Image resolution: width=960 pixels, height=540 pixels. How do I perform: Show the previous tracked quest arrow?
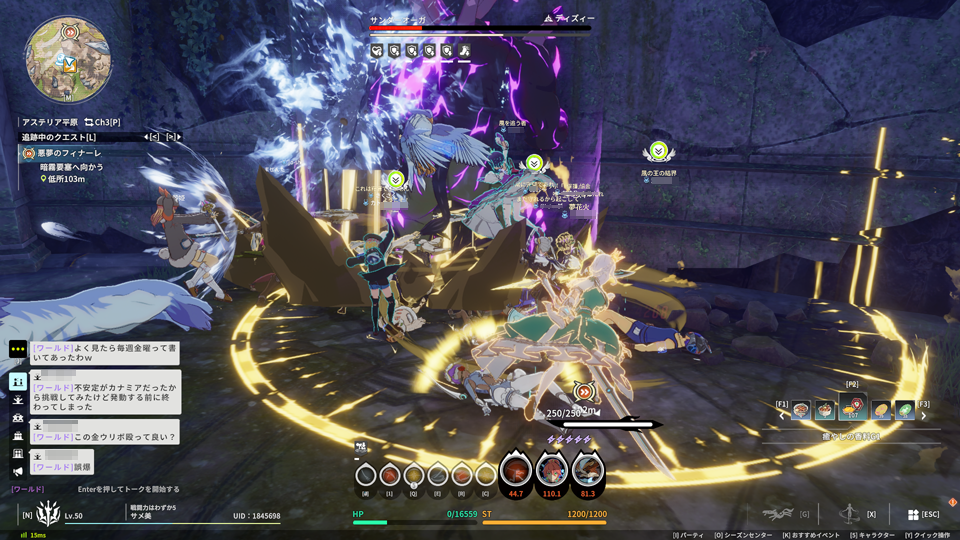pos(146,136)
